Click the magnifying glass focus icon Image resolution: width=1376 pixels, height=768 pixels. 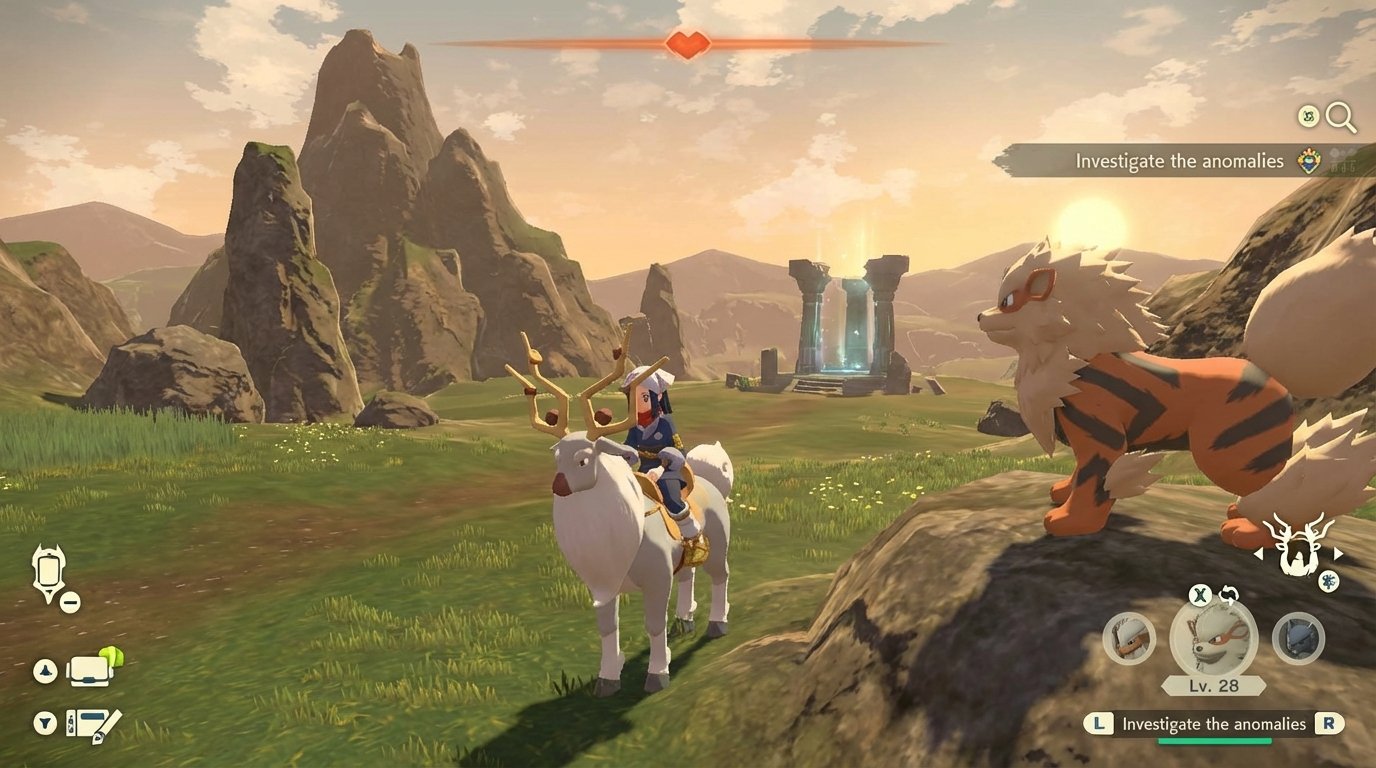[1340, 117]
